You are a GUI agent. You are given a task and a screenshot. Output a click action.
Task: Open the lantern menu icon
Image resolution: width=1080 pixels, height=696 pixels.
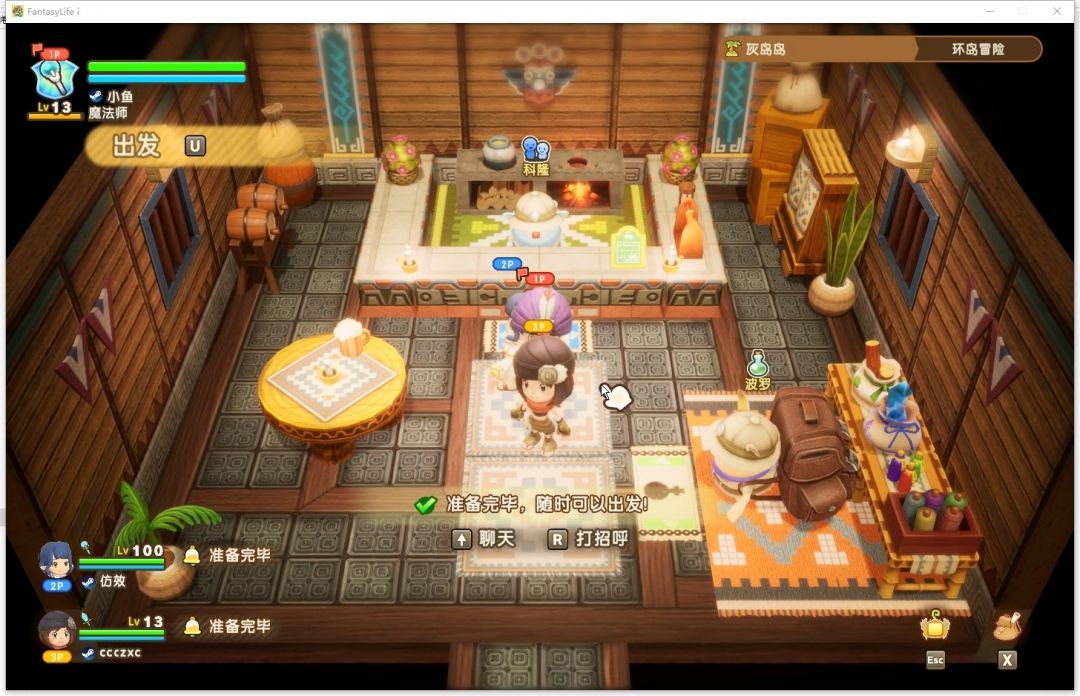click(935, 627)
